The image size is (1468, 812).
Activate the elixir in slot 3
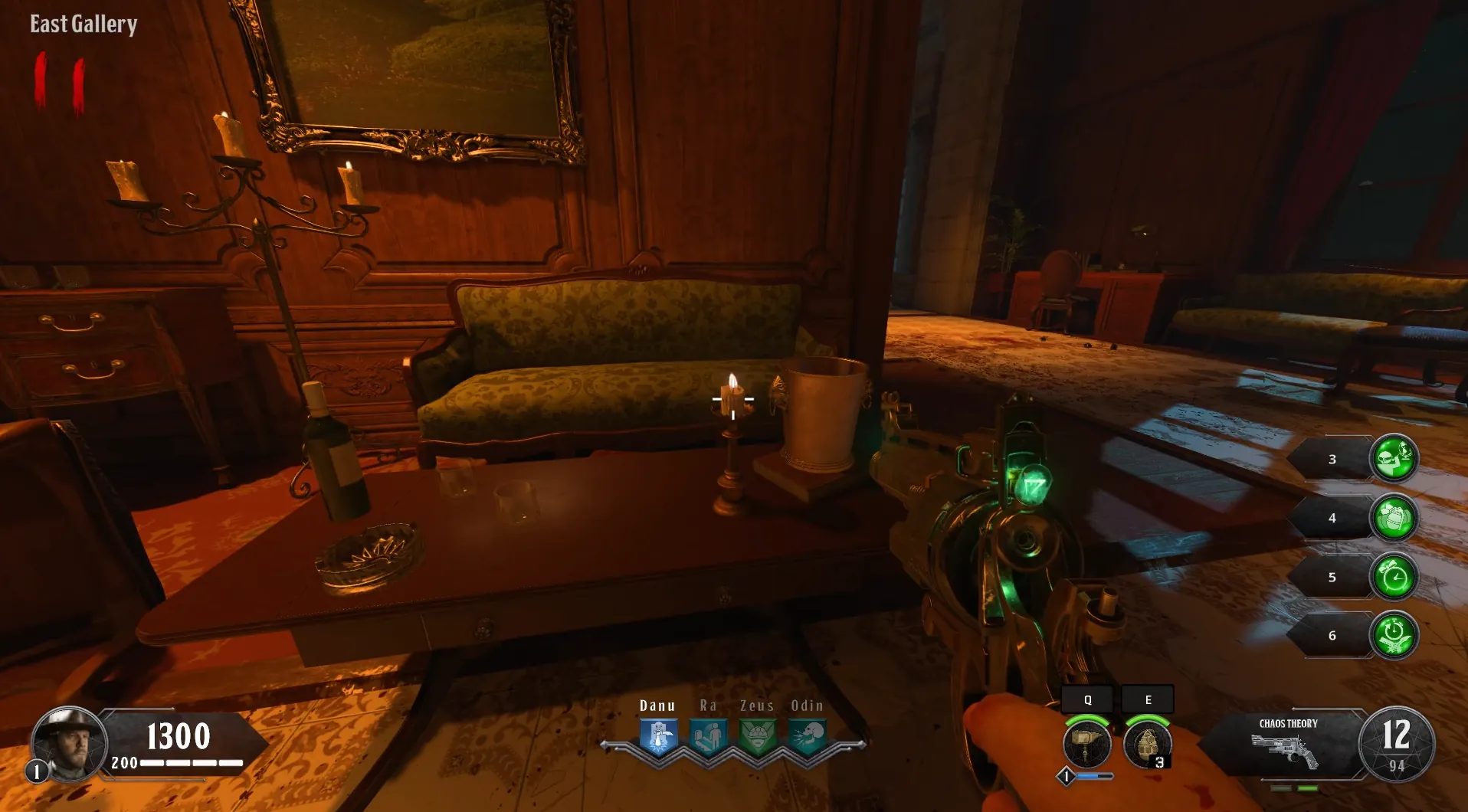tap(1394, 458)
